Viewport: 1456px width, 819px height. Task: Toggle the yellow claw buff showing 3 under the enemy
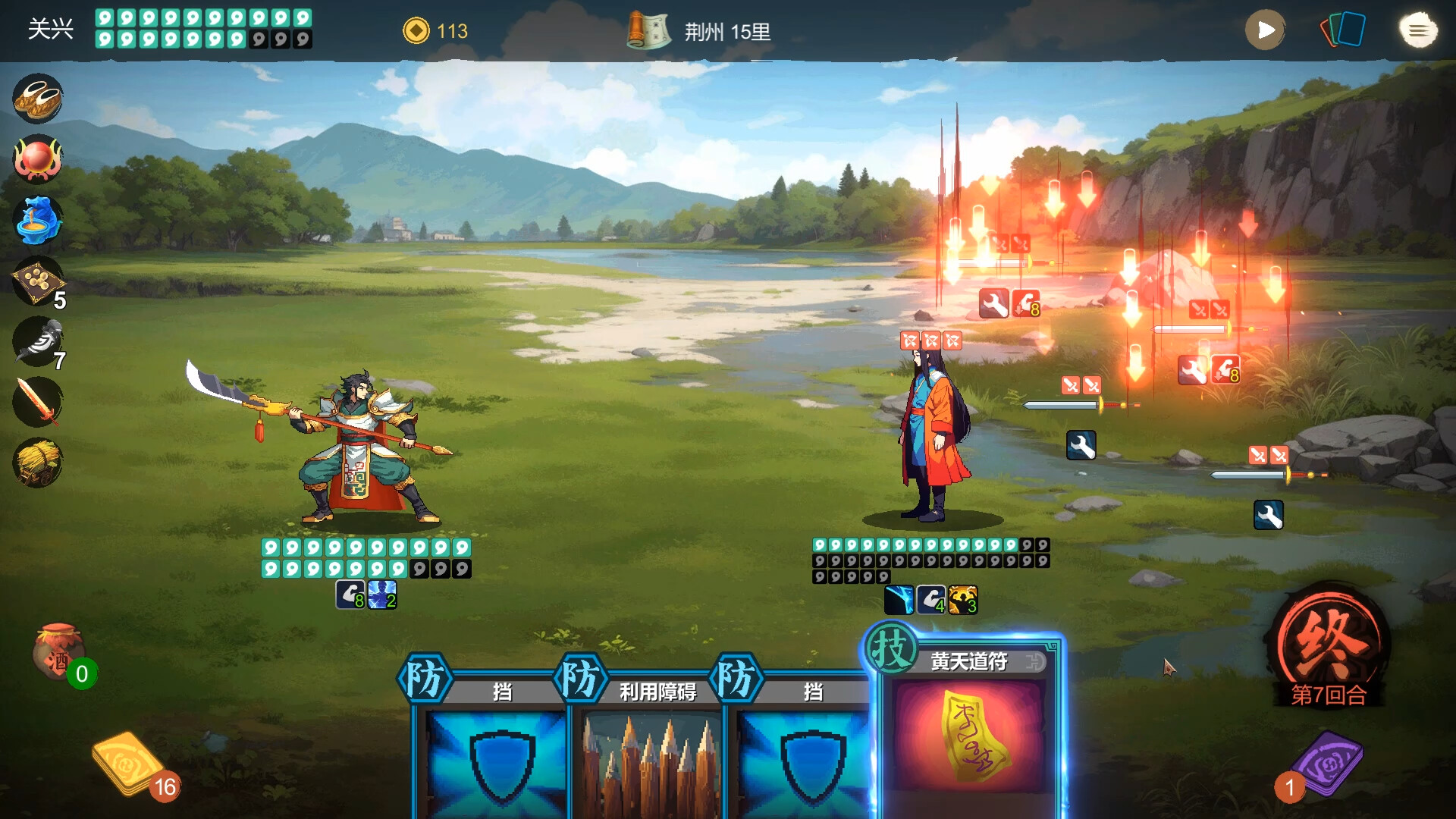pyautogui.click(x=962, y=600)
